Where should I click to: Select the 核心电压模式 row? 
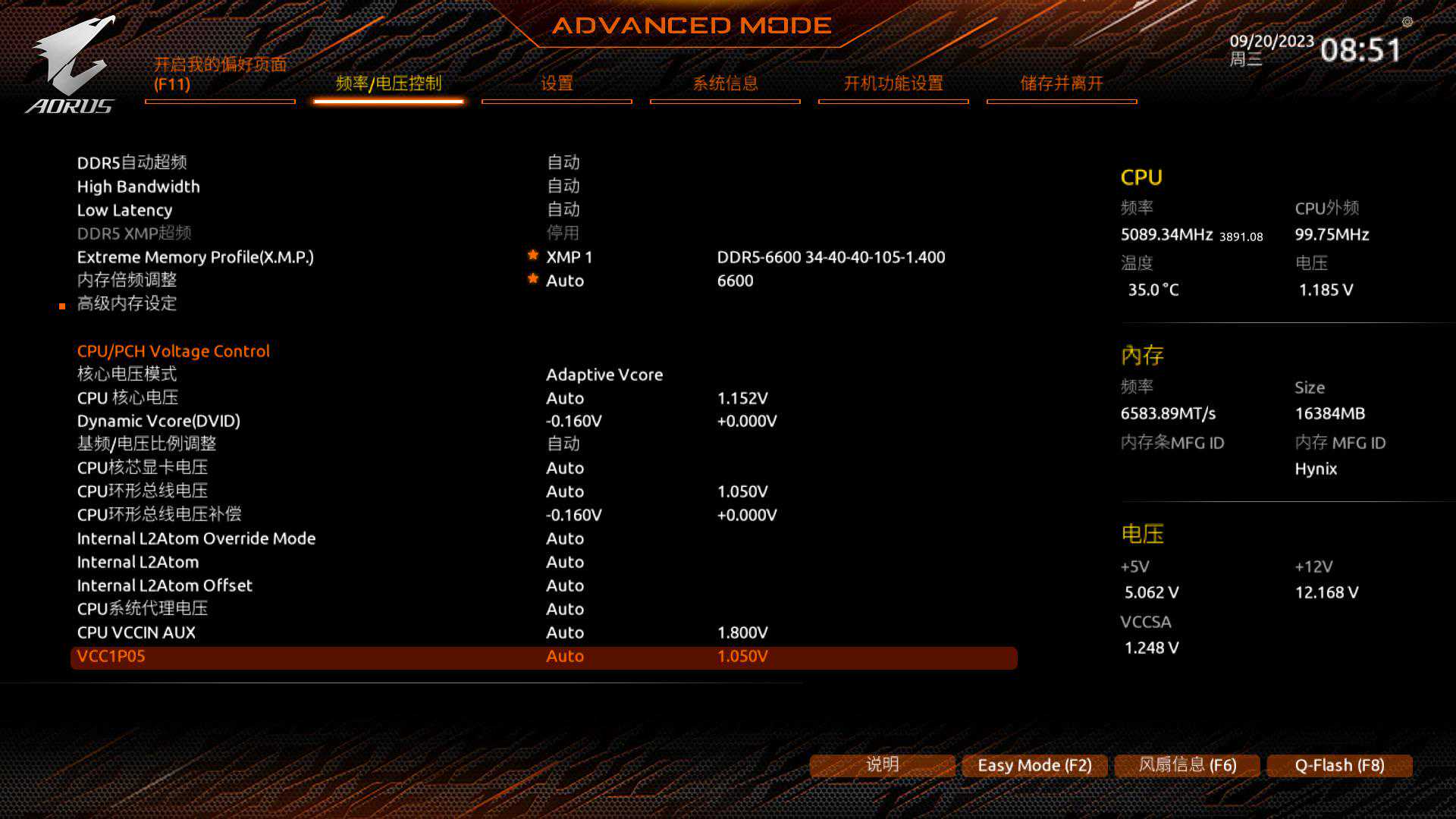coord(127,374)
